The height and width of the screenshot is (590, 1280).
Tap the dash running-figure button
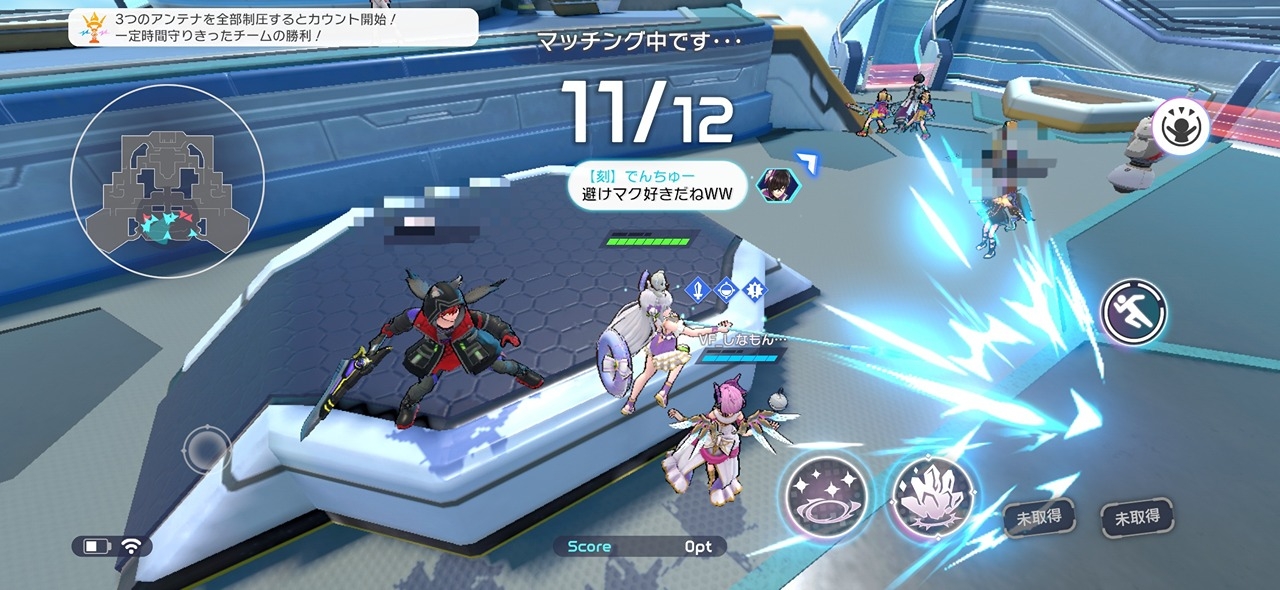coord(1134,312)
